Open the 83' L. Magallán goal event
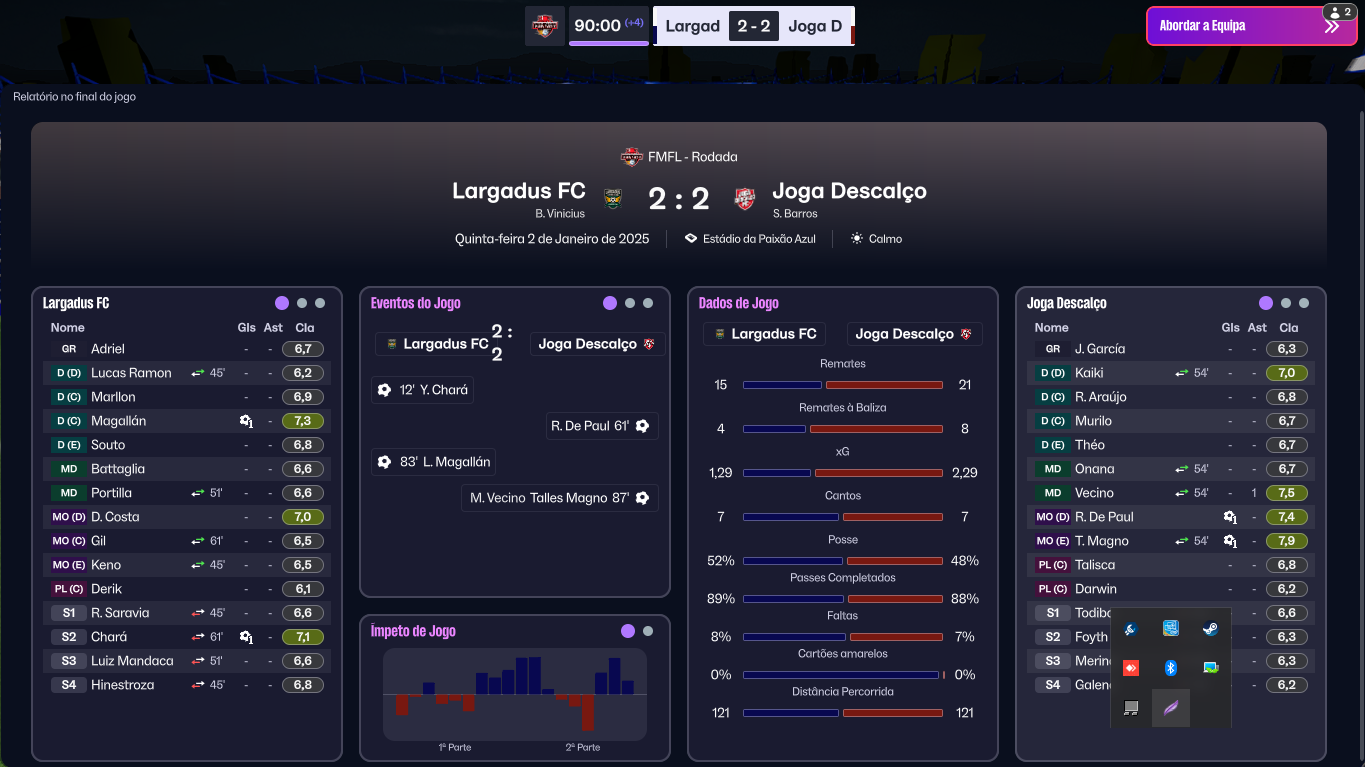Screen dimensions: 1365x767 [433, 462]
